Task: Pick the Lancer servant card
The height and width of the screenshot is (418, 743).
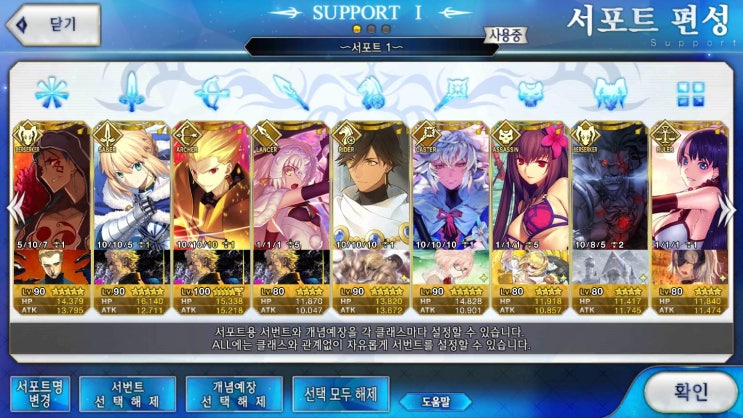Action: (290, 200)
